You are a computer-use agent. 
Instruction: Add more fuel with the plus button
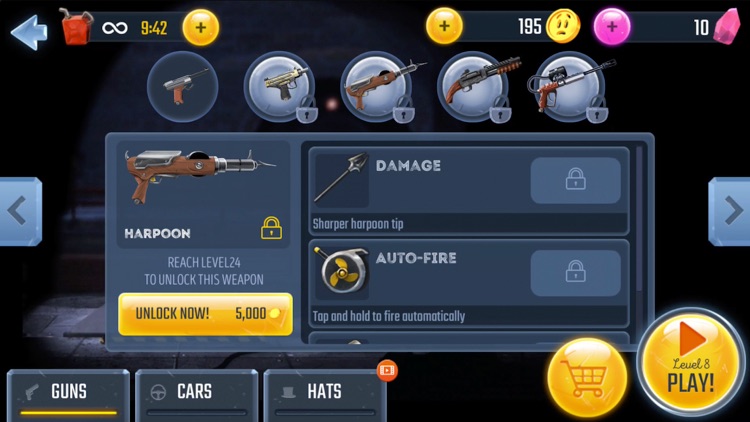[200, 27]
